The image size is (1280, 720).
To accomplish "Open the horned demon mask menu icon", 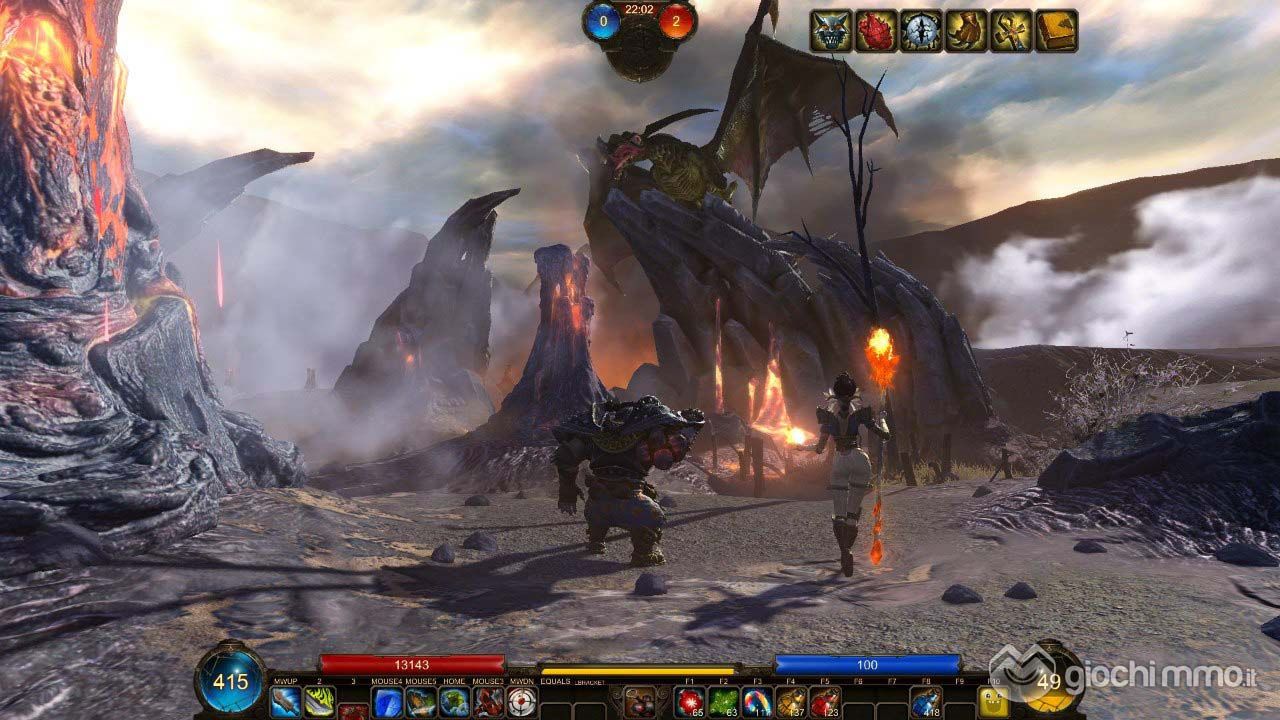I will [x=831, y=31].
